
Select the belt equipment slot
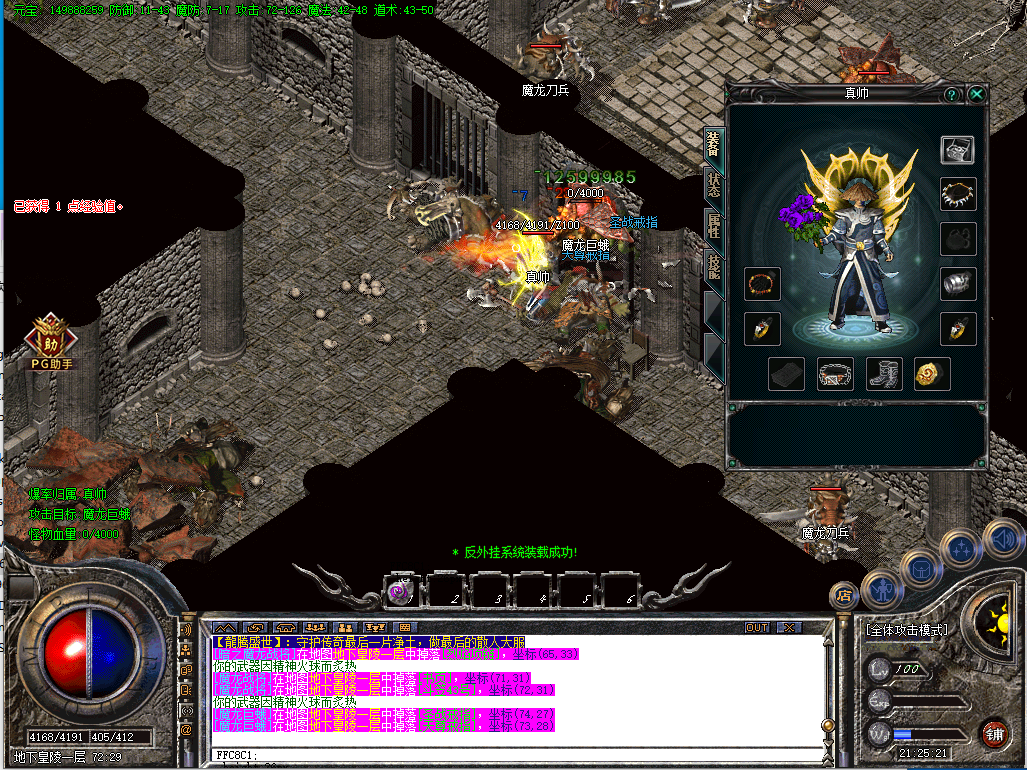(x=835, y=374)
